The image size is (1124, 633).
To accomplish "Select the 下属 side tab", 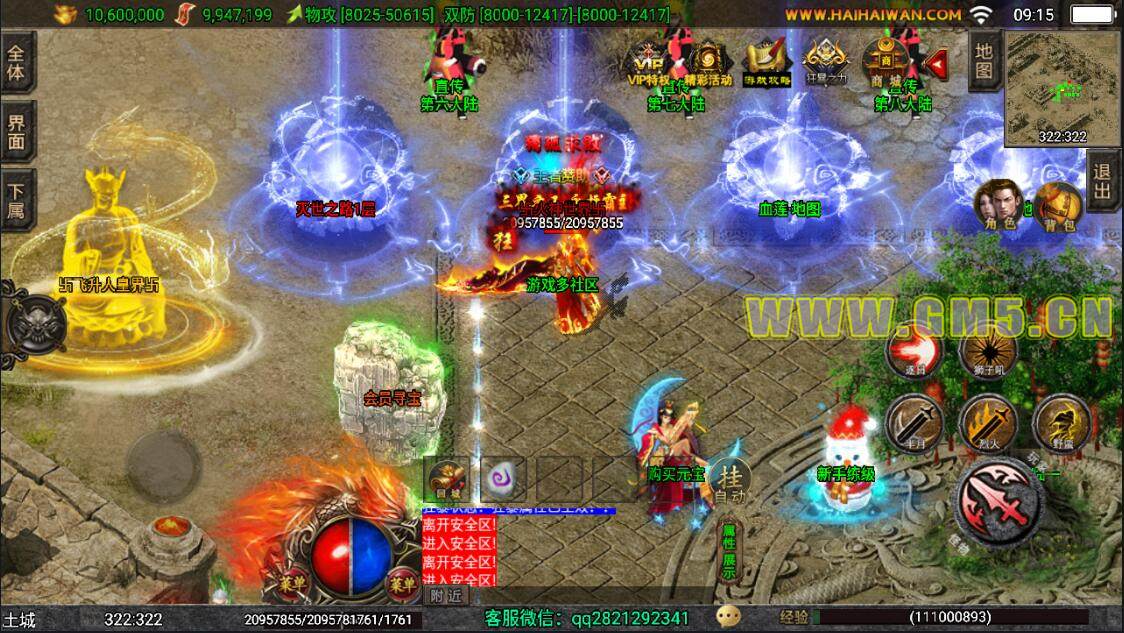I will pyautogui.click(x=17, y=199).
